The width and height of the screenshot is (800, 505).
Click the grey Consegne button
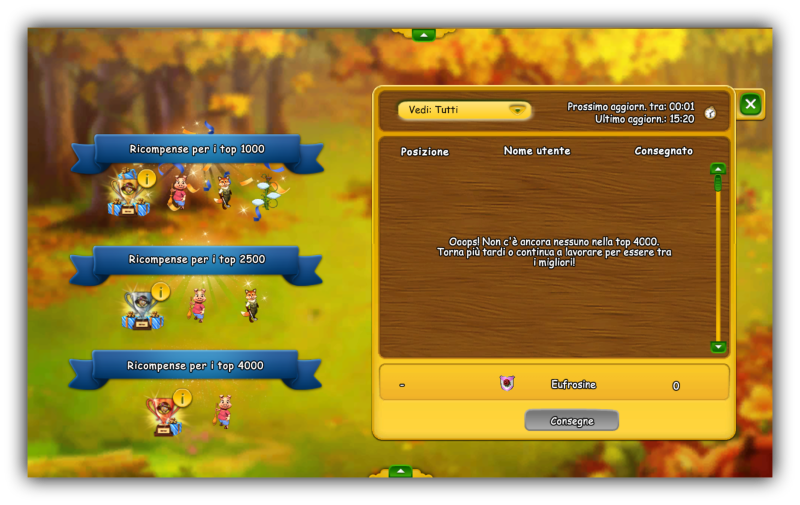[571, 421]
